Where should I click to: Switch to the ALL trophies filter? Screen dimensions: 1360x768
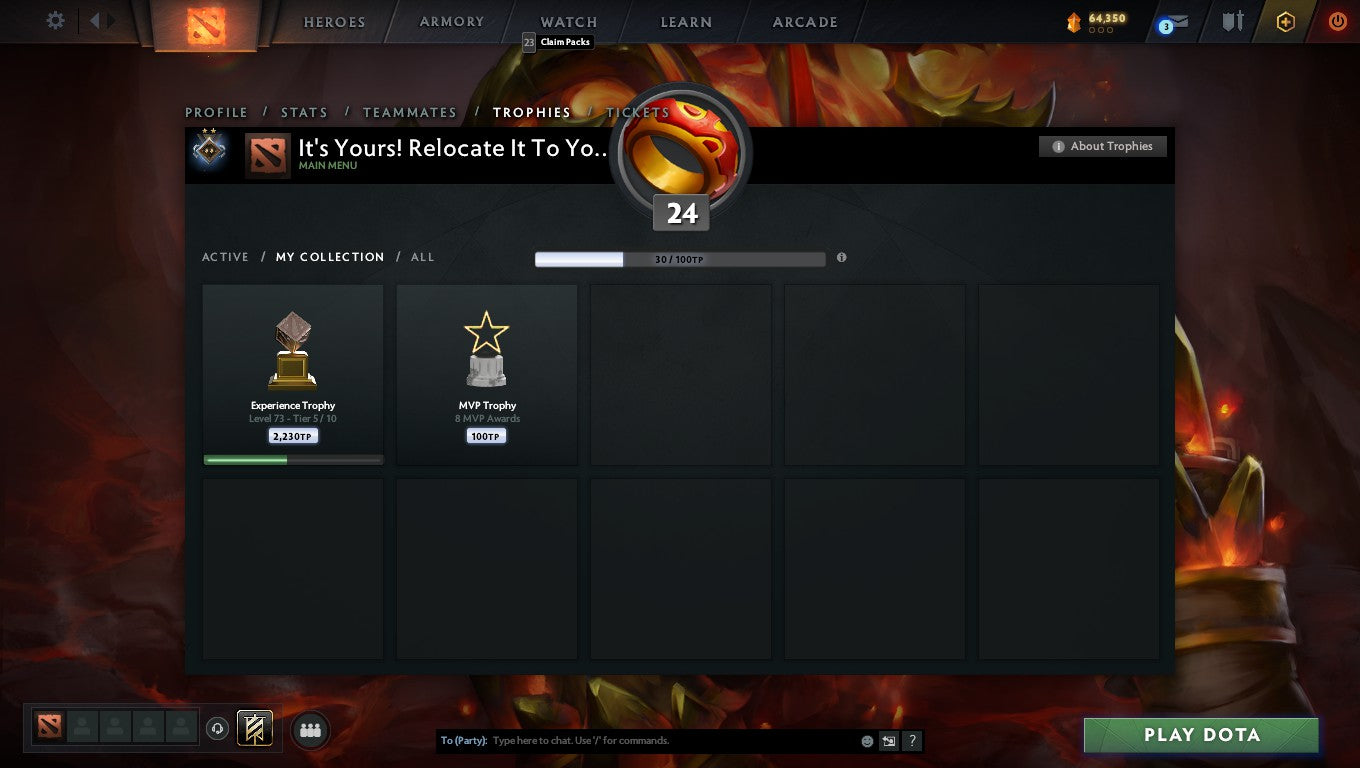tap(422, 257)
